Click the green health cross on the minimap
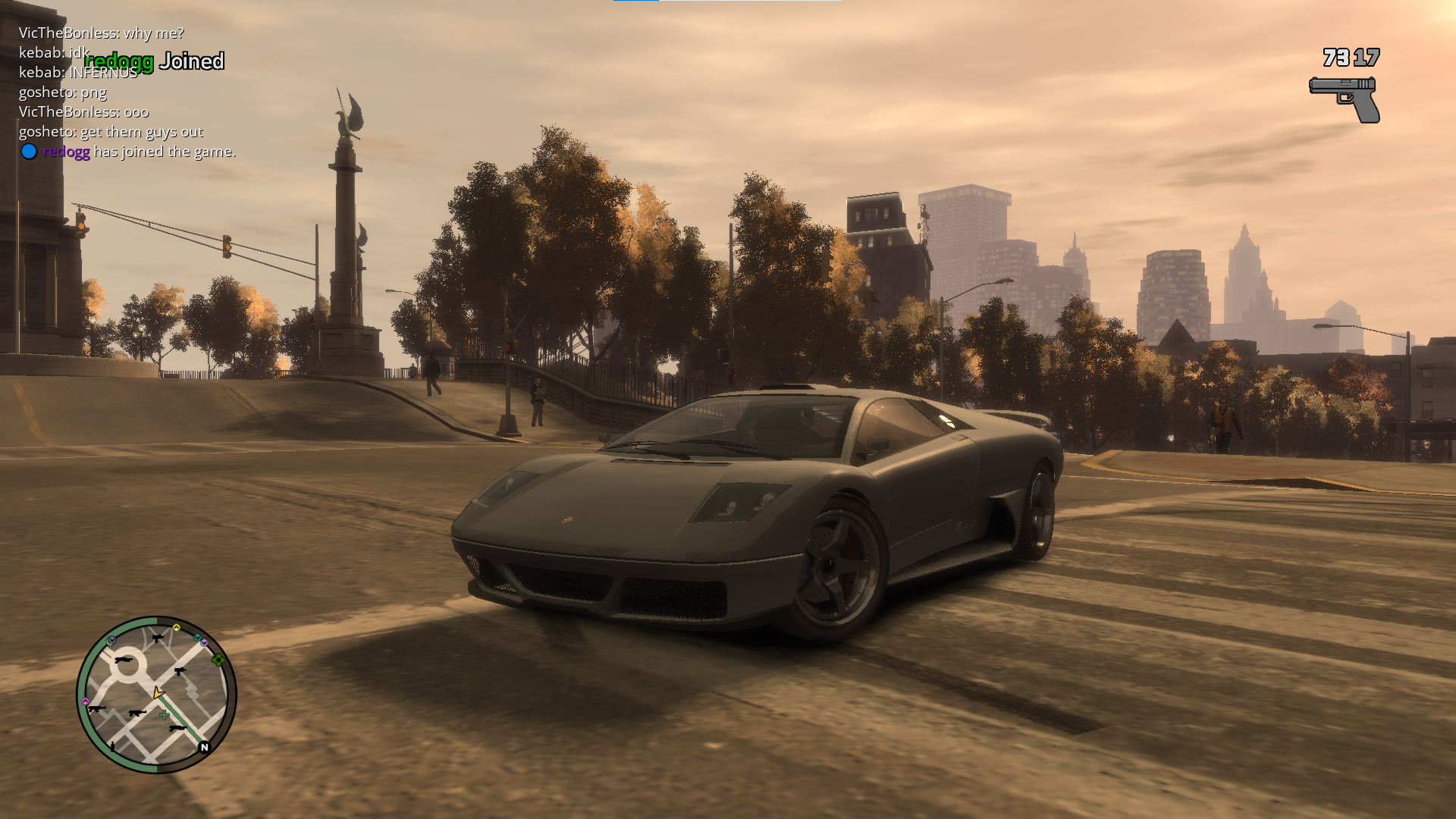1456x819 pixels. tap(164, 715)
